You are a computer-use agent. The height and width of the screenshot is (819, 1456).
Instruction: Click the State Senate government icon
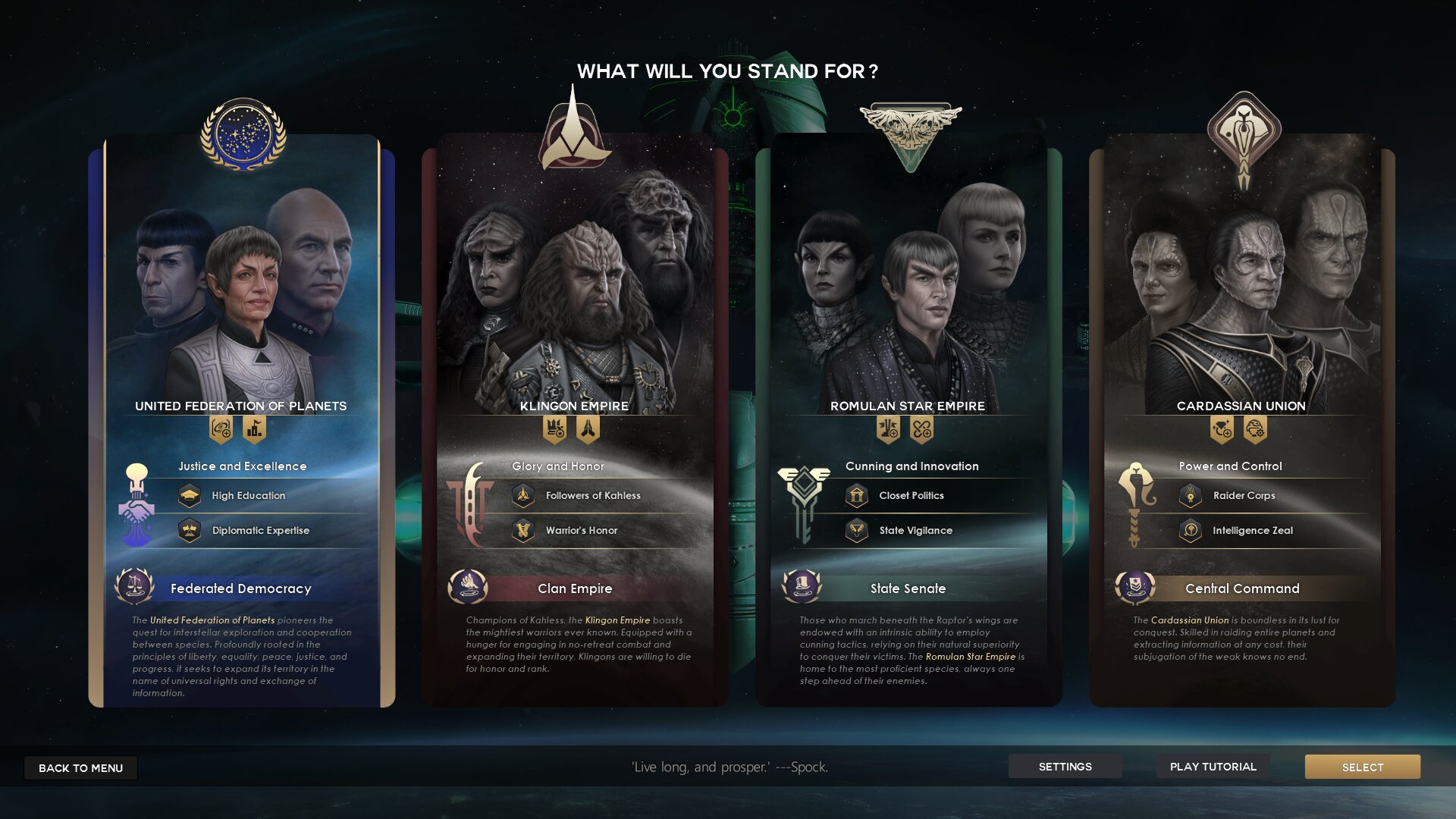click(x=802, y=586)
